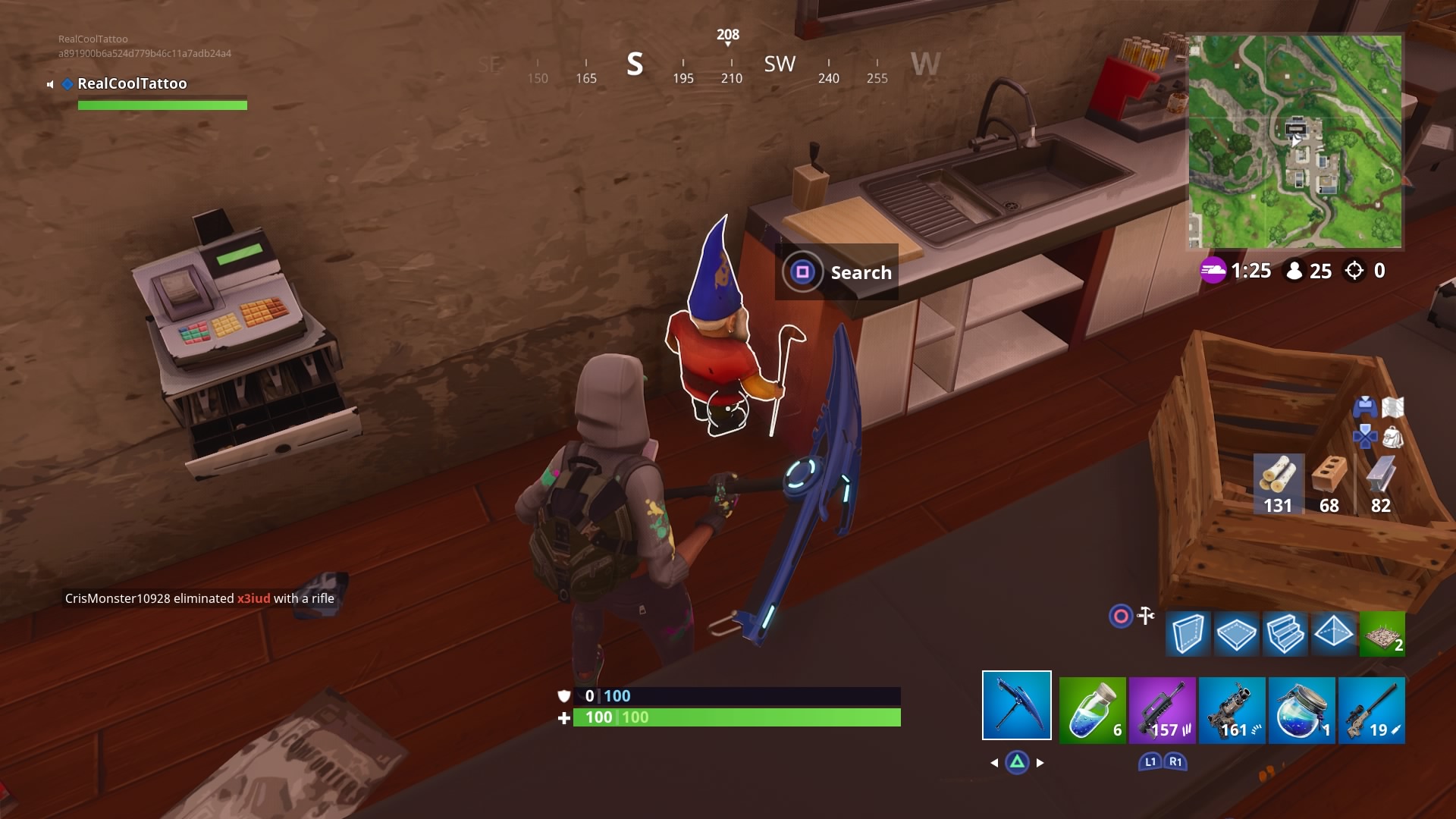Open the map using the map icon
Image resolution: width=1456 pixels, height=819 pixels.
(1394, 406)
